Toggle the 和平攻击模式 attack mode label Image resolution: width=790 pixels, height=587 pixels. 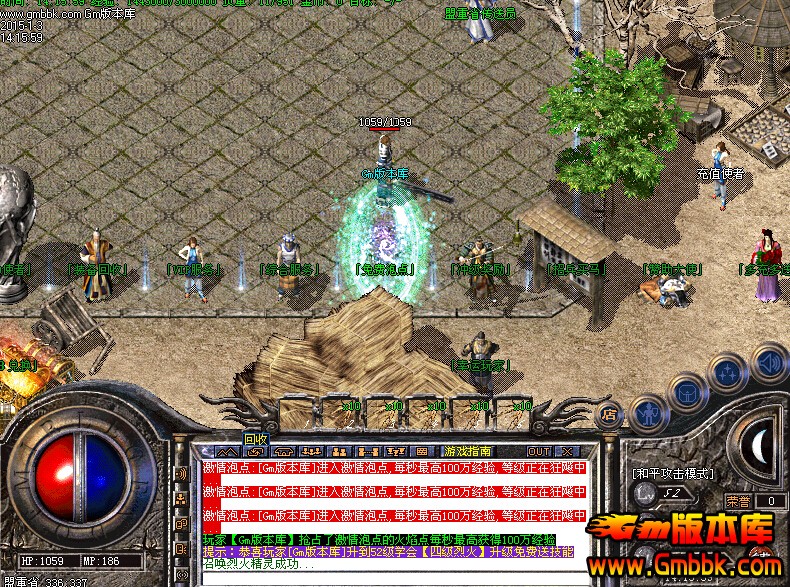672,473
